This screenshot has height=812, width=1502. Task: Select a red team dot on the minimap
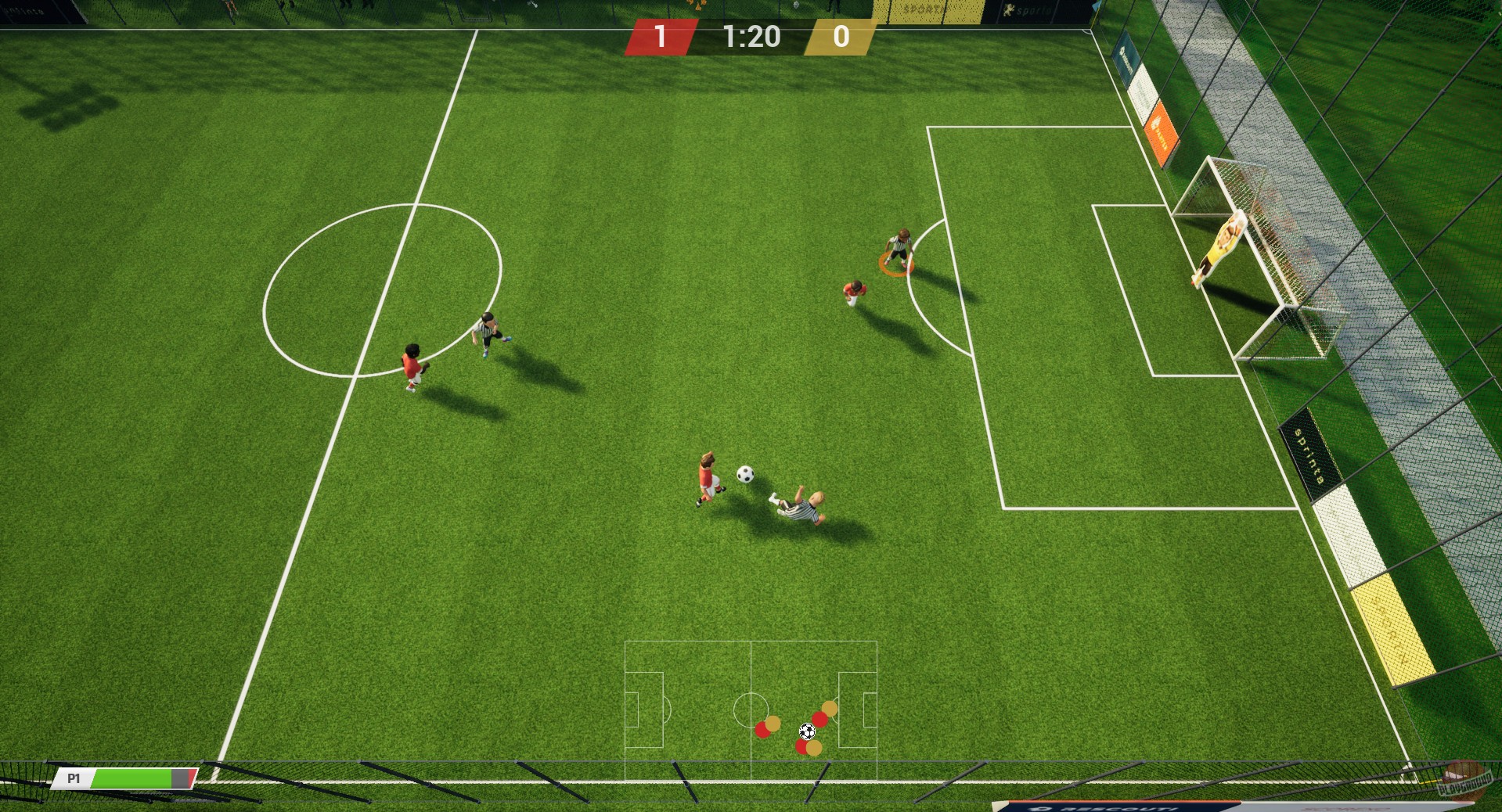point(762,729)
